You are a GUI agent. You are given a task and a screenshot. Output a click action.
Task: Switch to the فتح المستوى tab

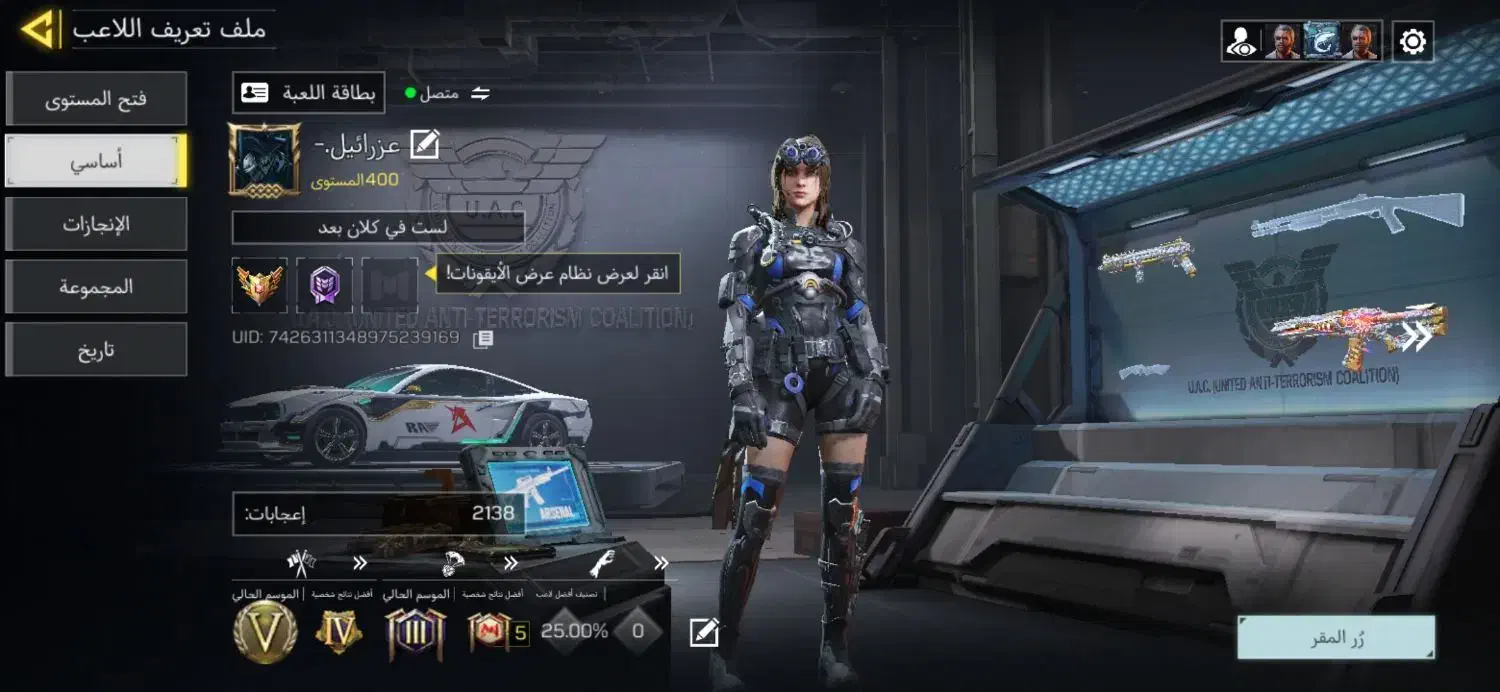coord(96,99)
